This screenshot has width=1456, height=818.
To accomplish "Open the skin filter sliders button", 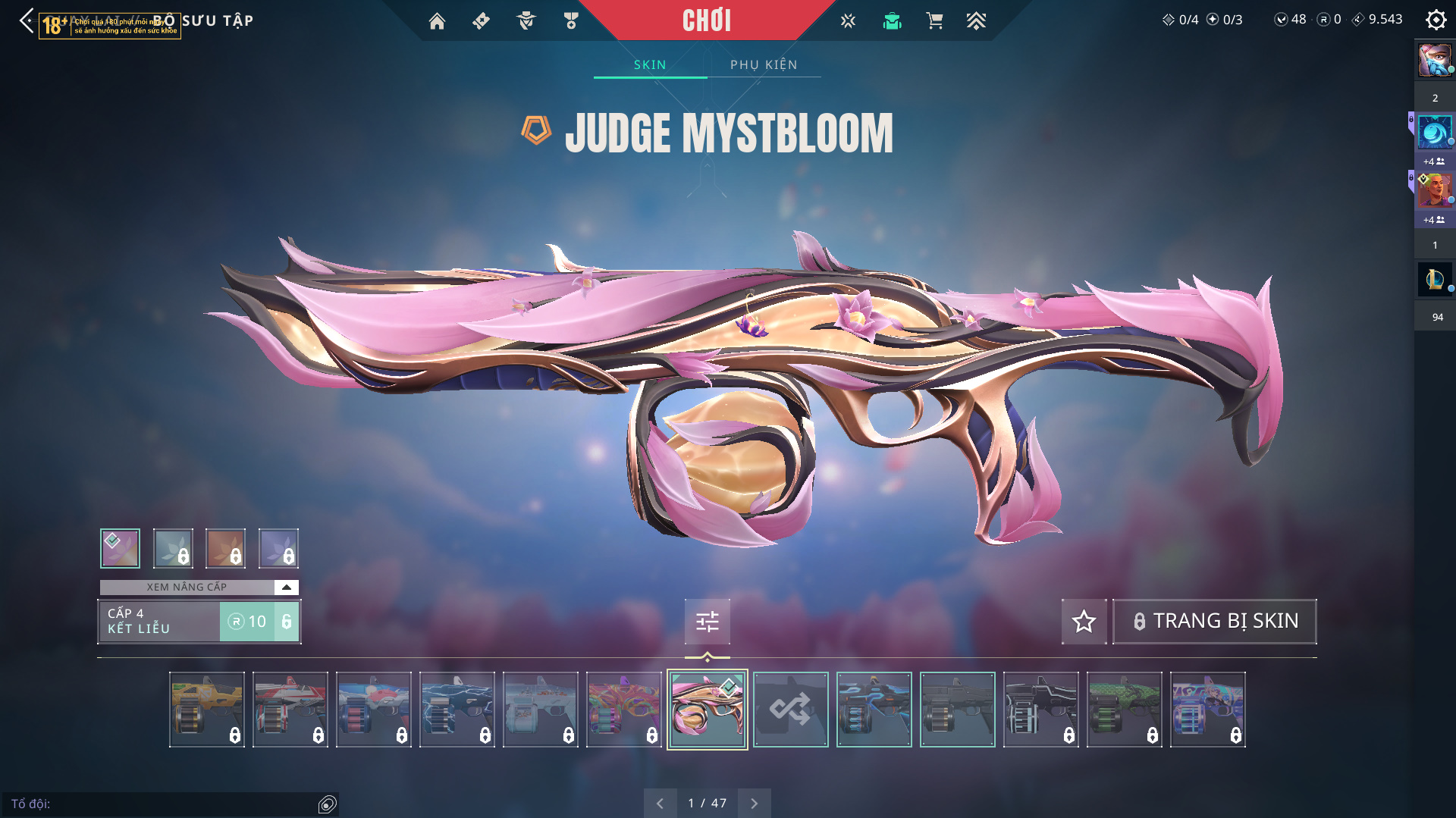I will 707,622.
